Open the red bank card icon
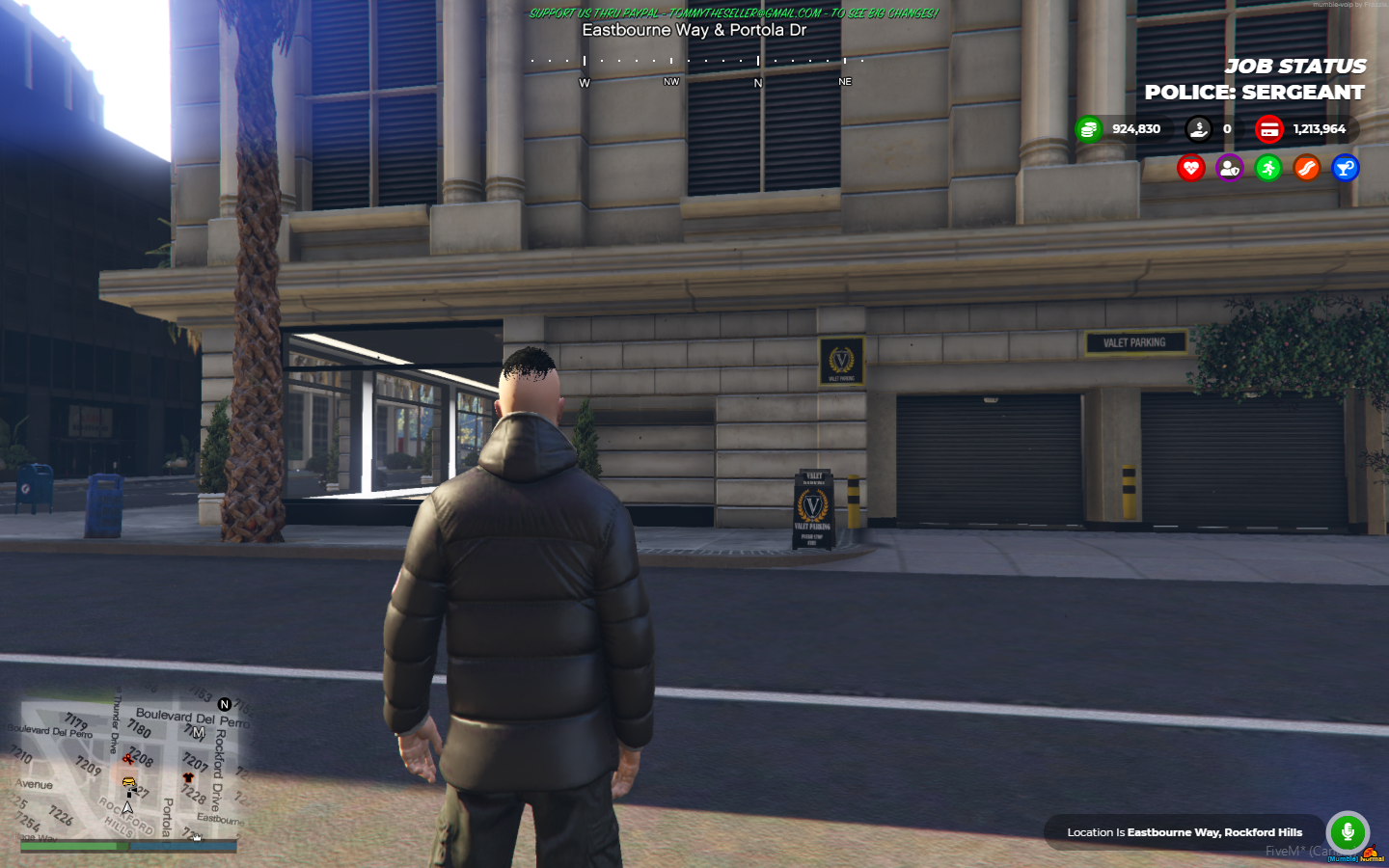The image size is (1389, 868). click(1268, 129)
